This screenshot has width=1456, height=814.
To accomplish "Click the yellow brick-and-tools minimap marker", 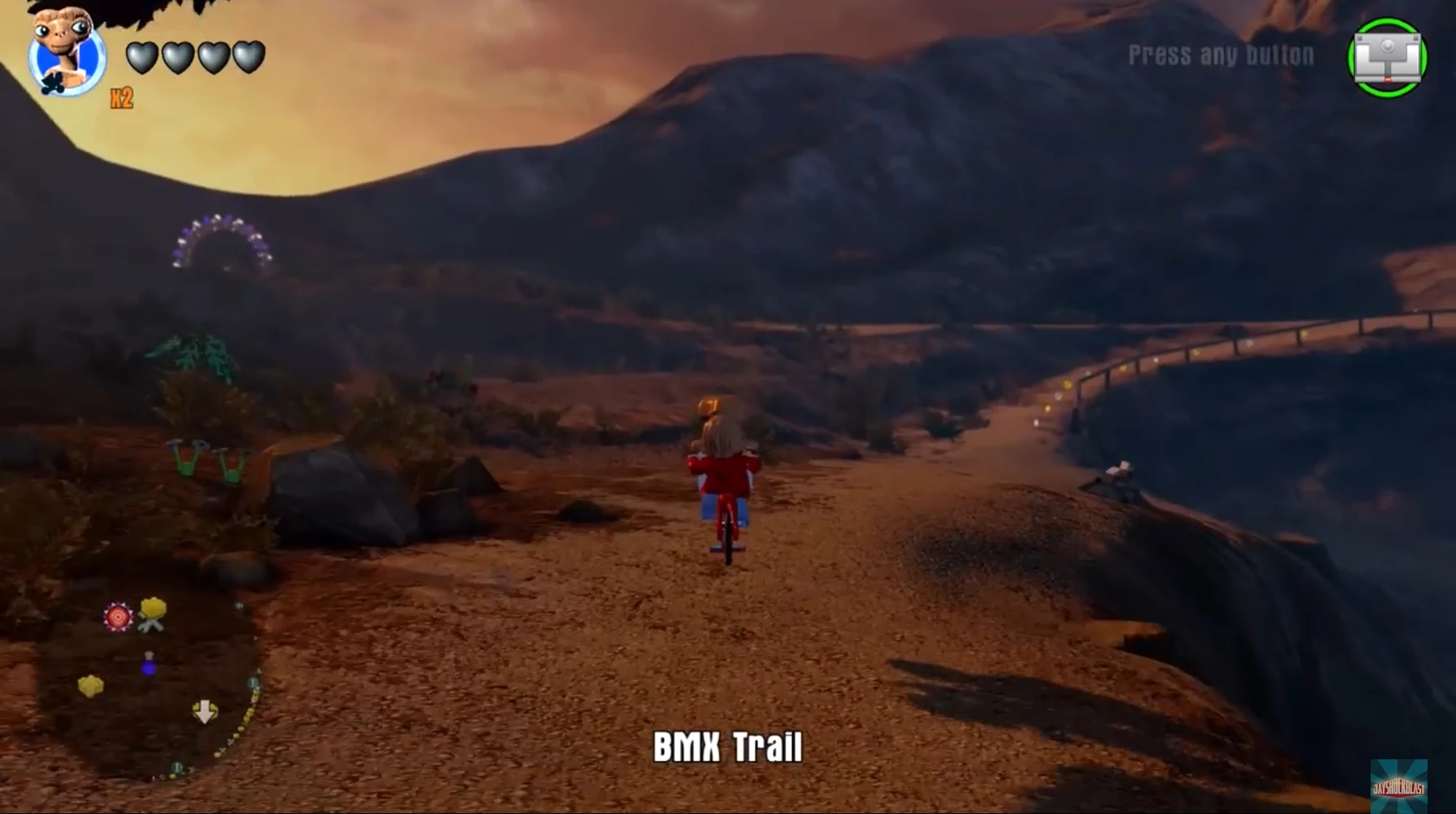I will (151, 615).
